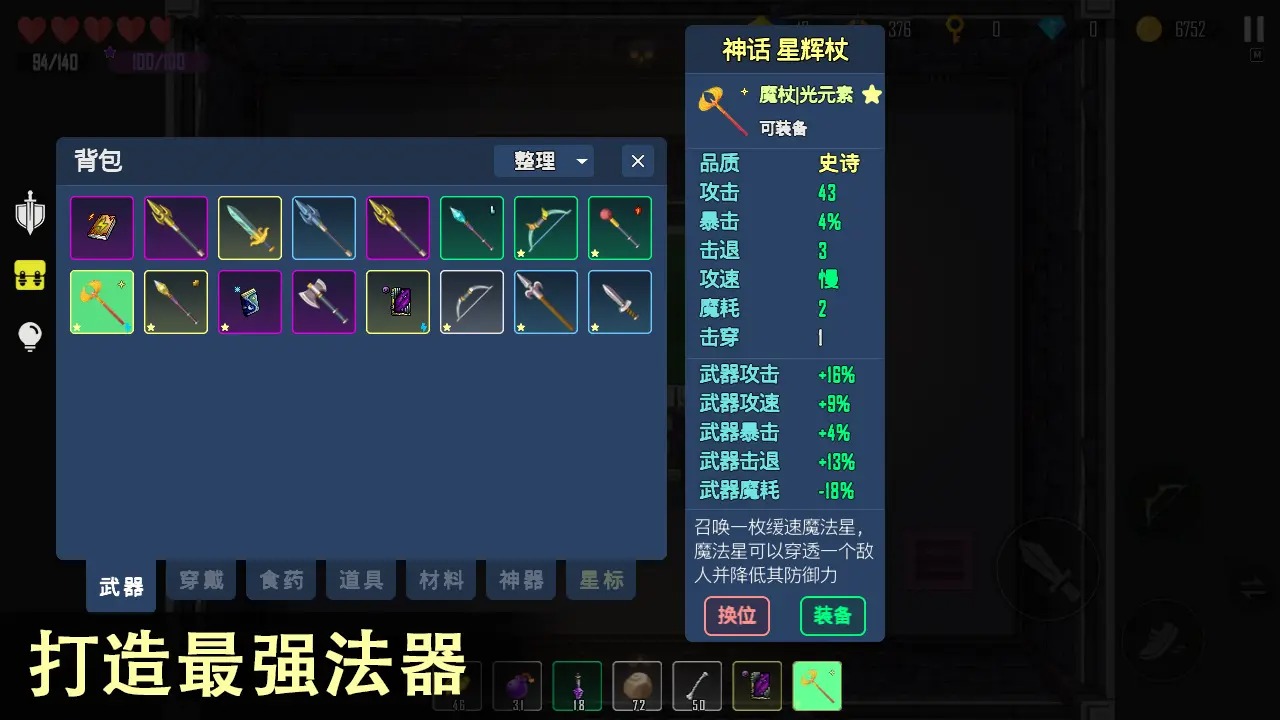Open the 材料 tab
Image resolution: width=1280 pixels, height=720 pixels.
[440, 580]
